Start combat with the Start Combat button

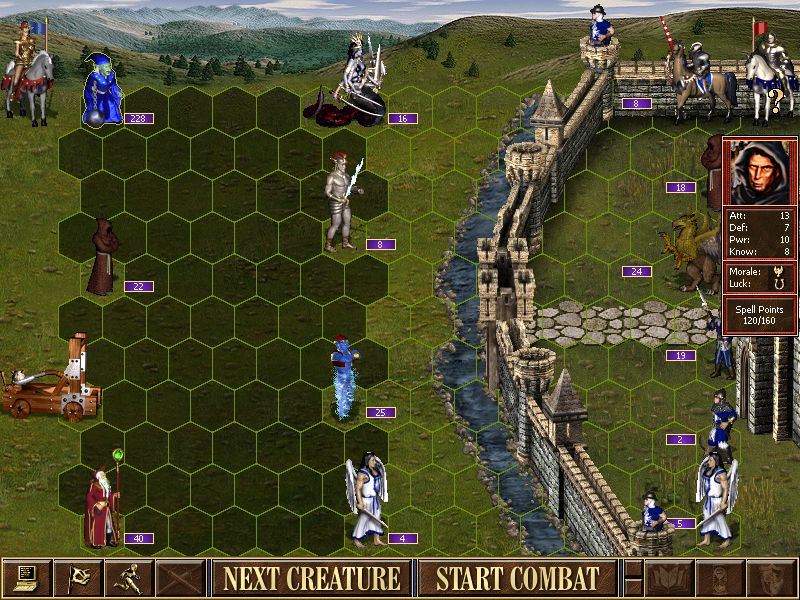tap(517, 577)
